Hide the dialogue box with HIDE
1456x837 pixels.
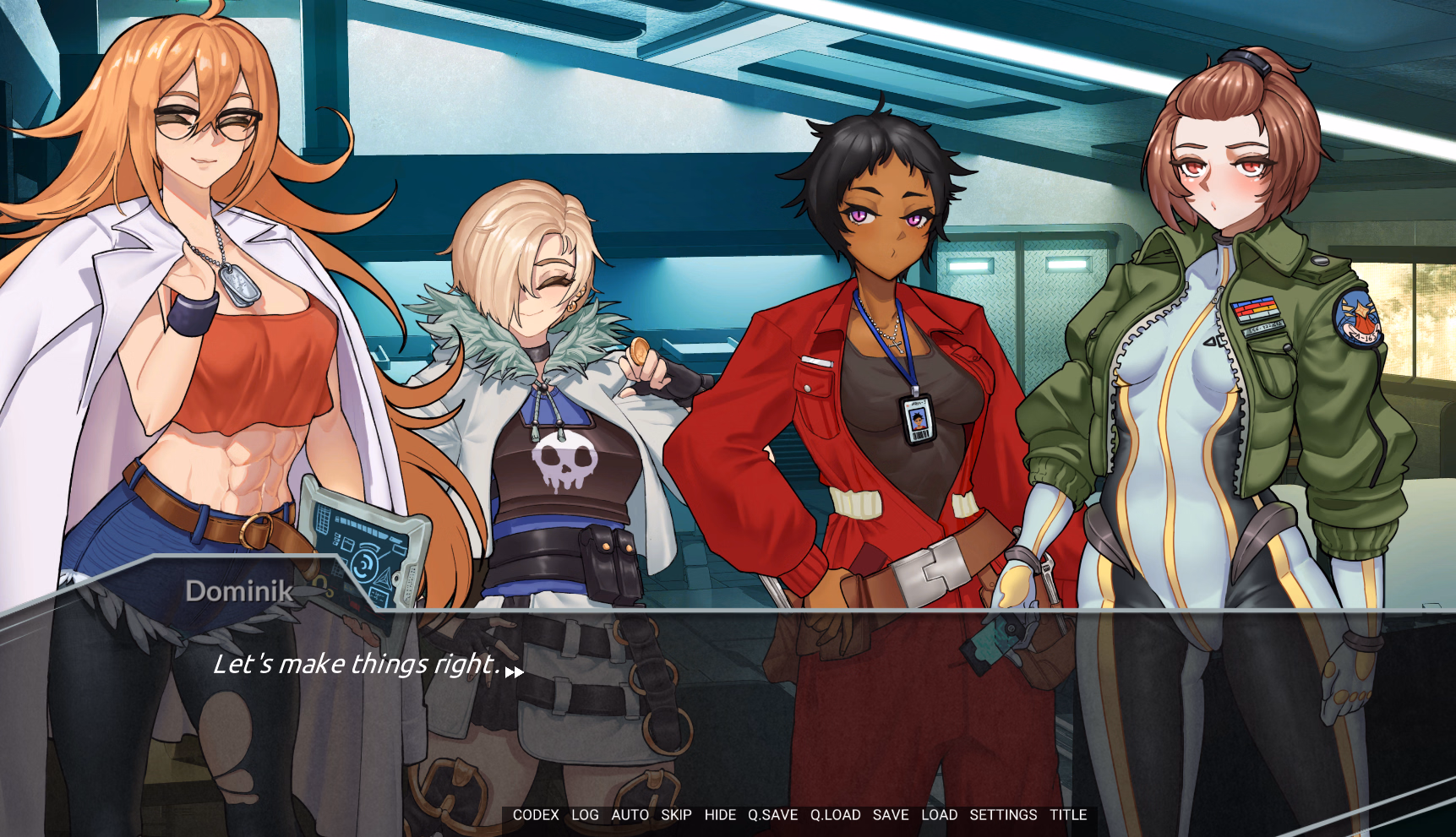coord(720,815)
